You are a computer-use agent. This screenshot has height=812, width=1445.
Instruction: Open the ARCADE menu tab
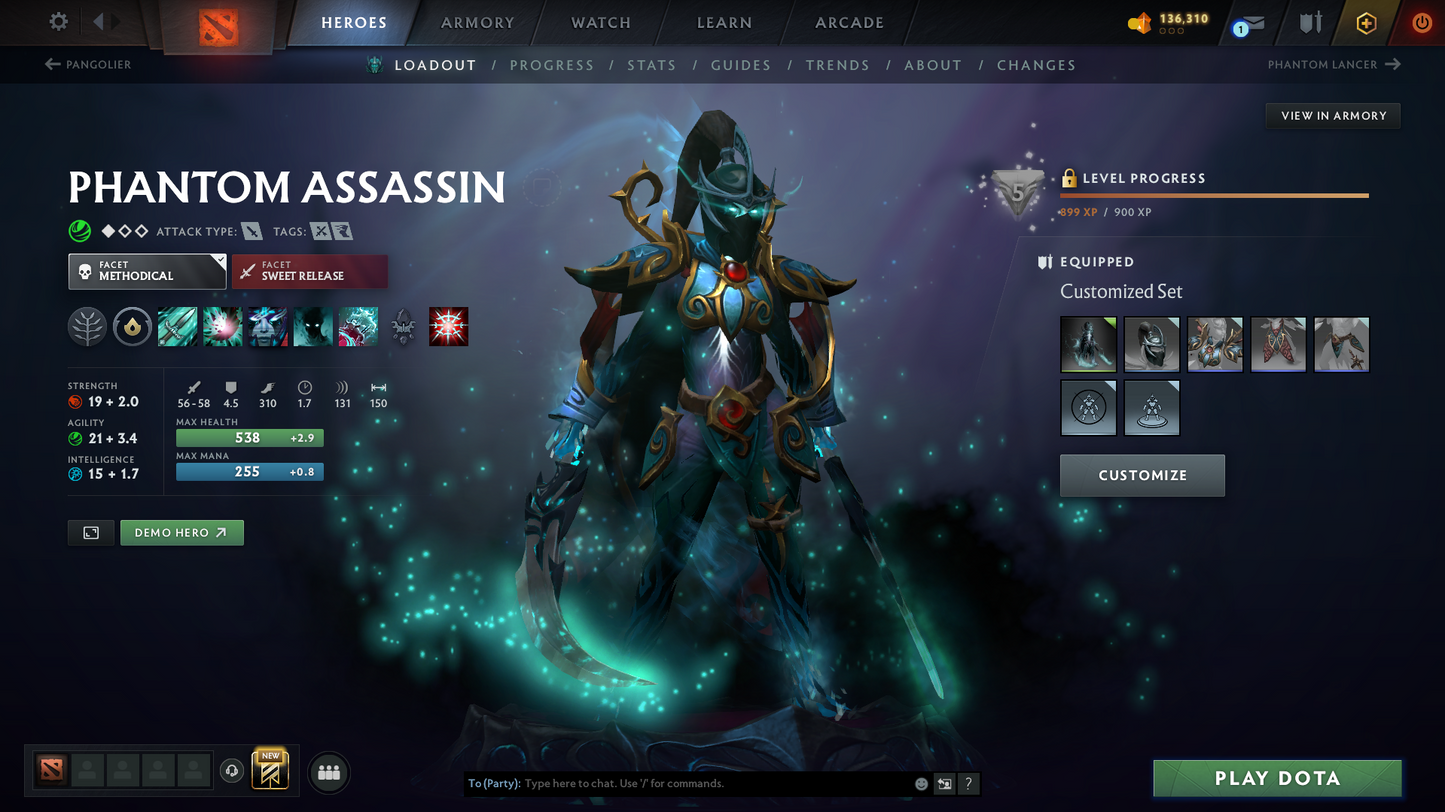[848, 22]
